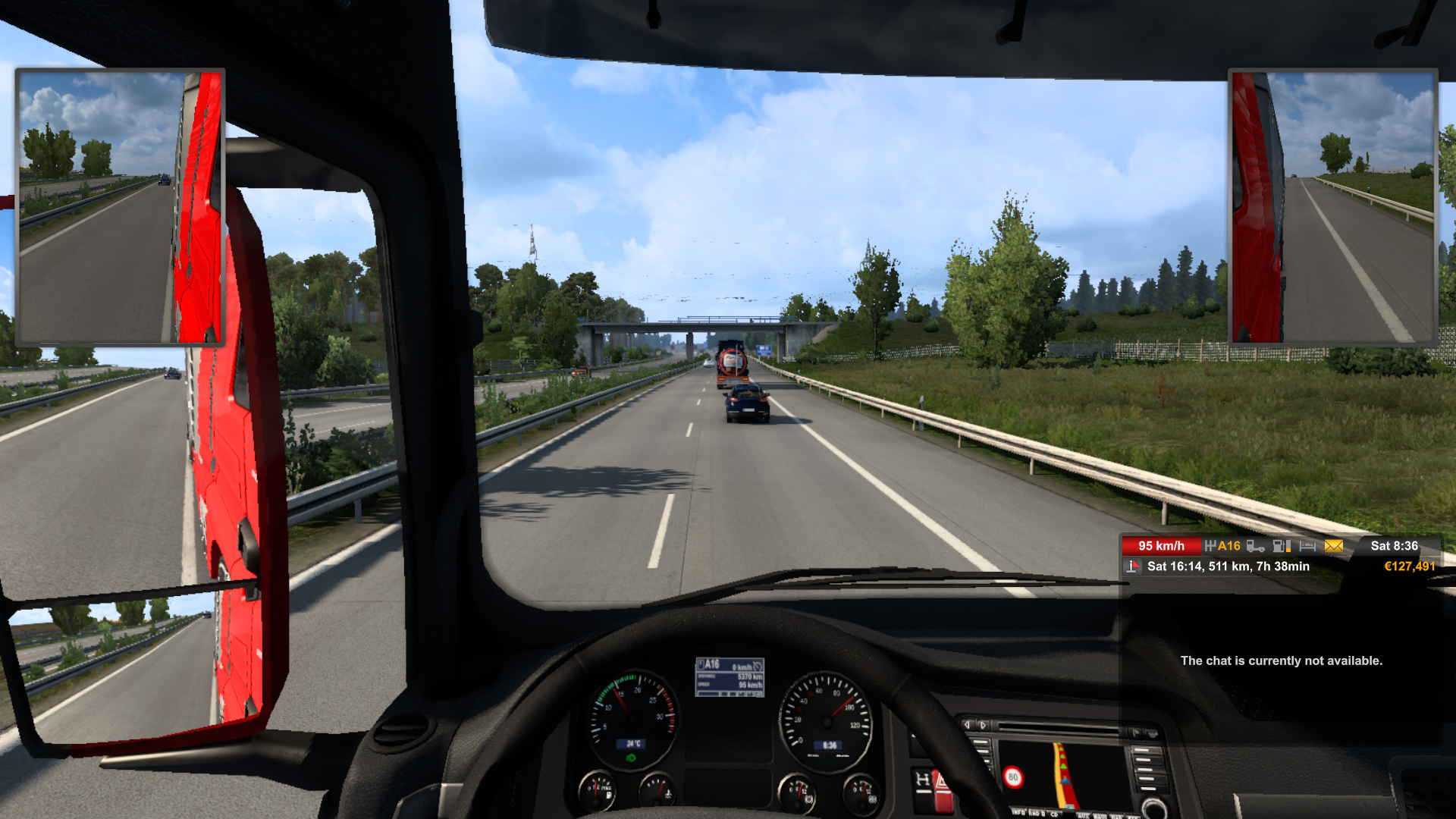Toggle the flag button atop the radio unit

1137,733
